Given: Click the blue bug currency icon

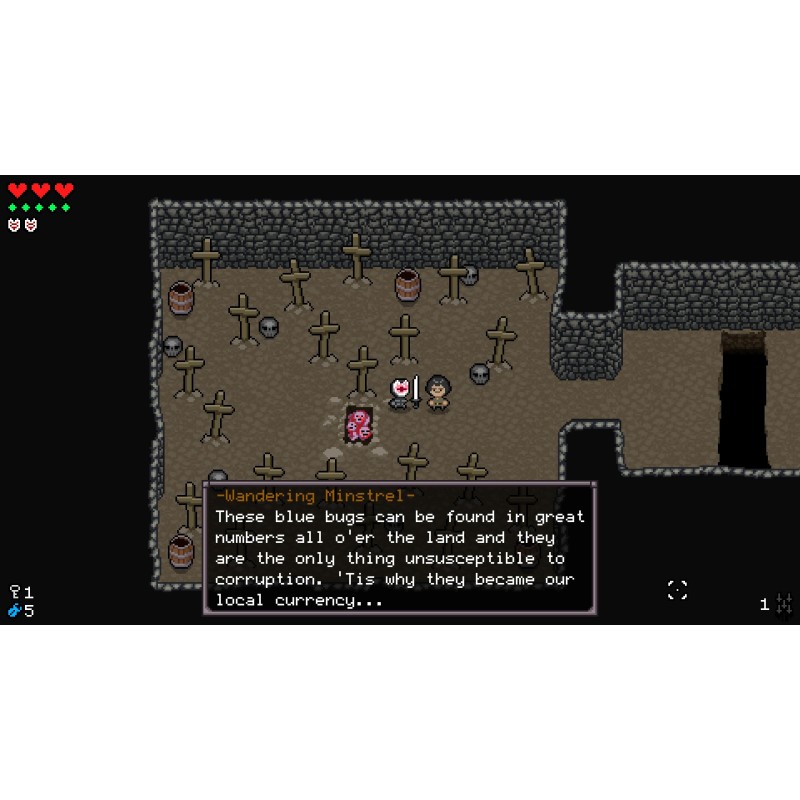Looking at the screenshot, I should coord(15,610).
